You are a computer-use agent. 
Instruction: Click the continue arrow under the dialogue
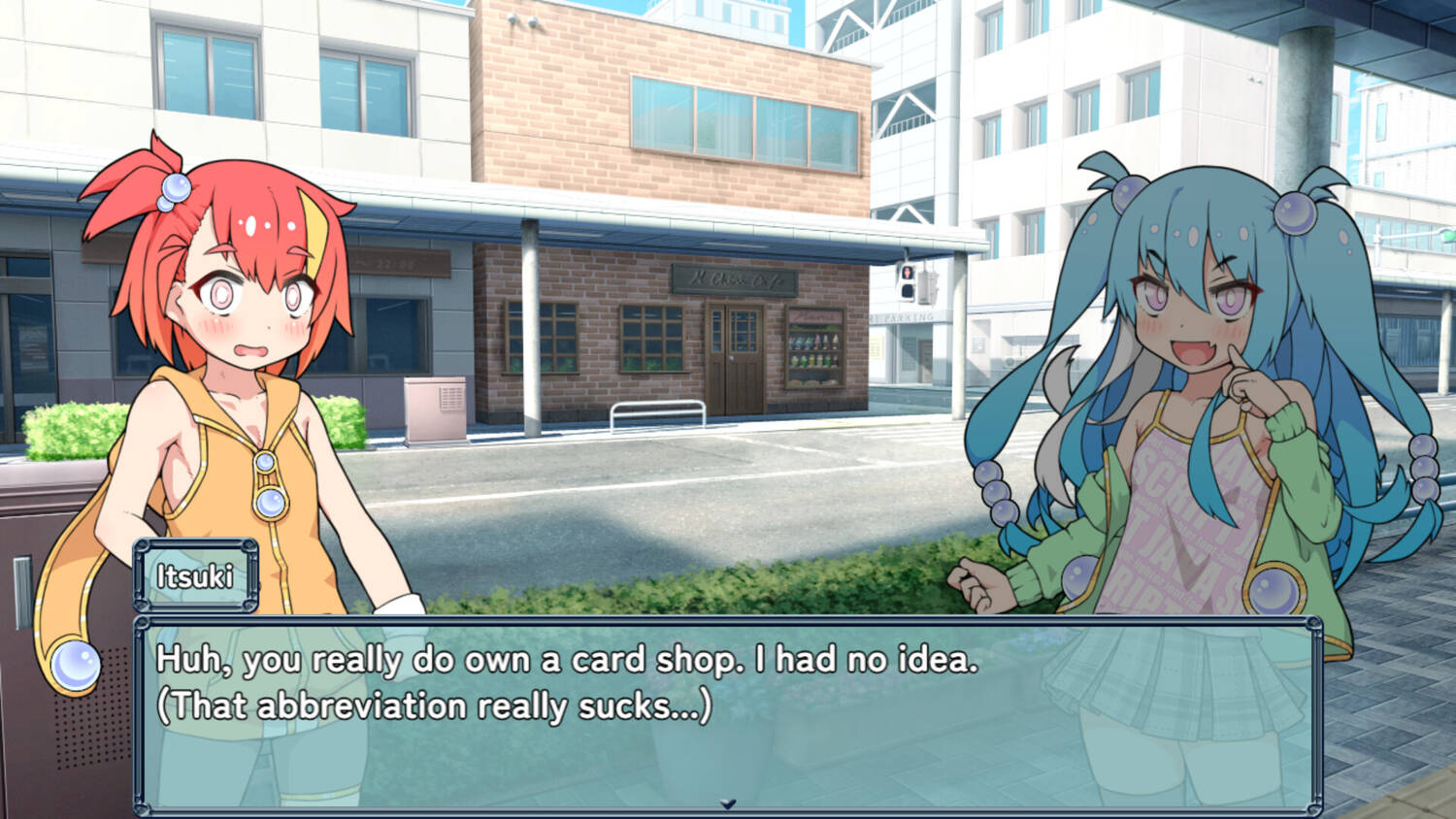[x=728, y=803]
